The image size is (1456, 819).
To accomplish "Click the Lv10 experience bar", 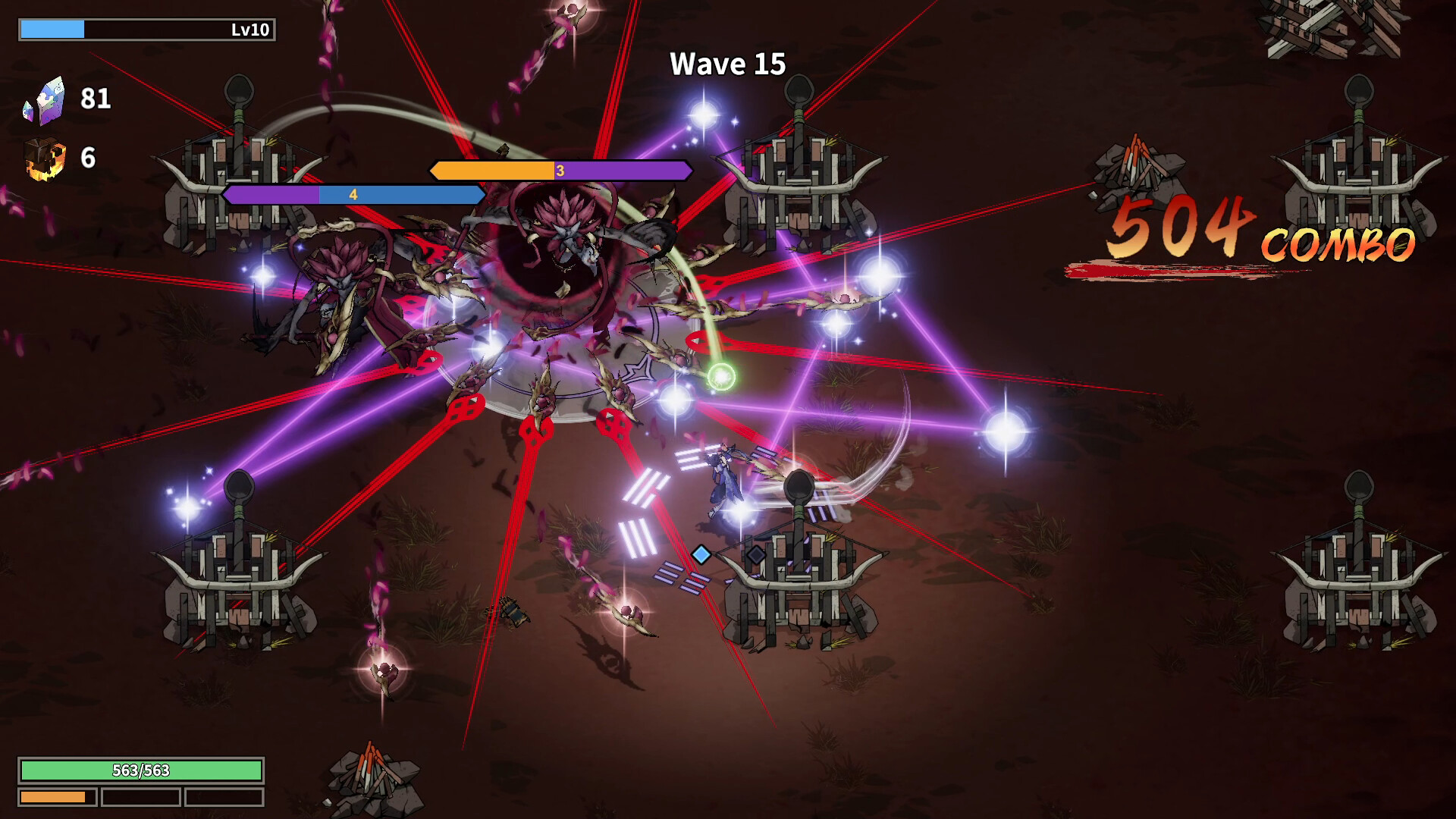I will 144,30.
